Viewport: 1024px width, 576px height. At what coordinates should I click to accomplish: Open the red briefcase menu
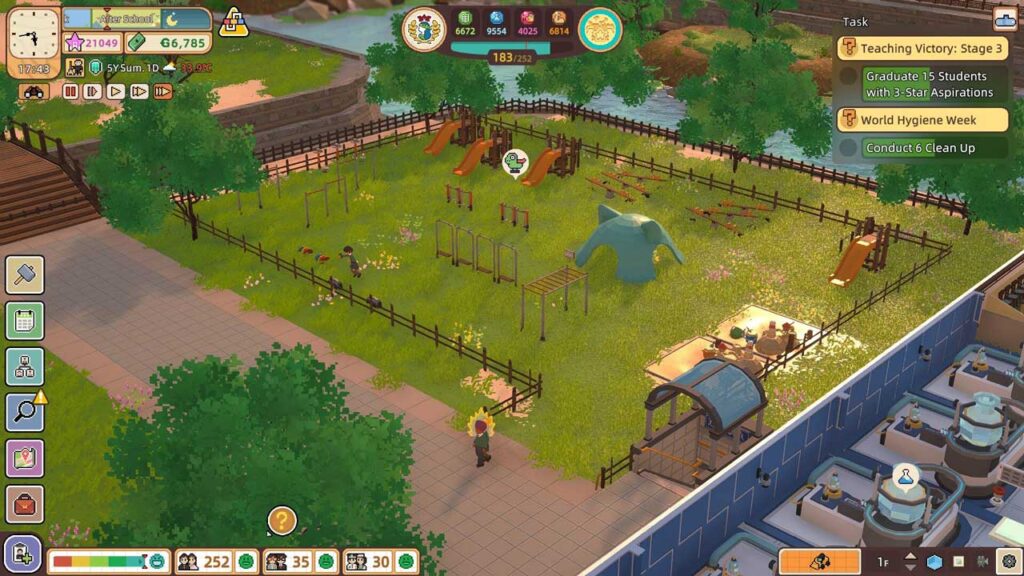tap(24, 505)
